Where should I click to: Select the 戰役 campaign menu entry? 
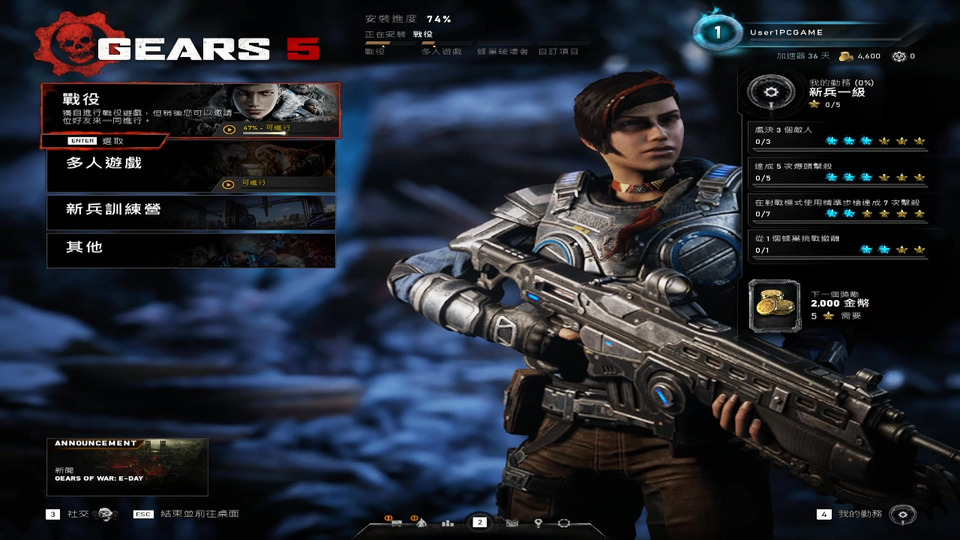190,108
